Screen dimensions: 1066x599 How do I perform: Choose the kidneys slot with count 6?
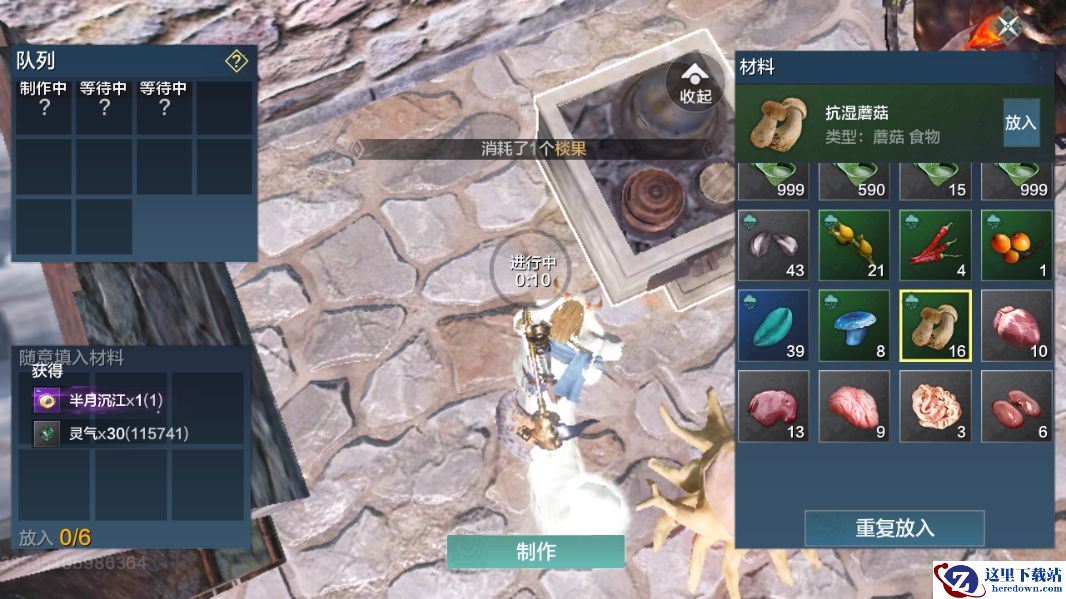[x=1016, y=406]
